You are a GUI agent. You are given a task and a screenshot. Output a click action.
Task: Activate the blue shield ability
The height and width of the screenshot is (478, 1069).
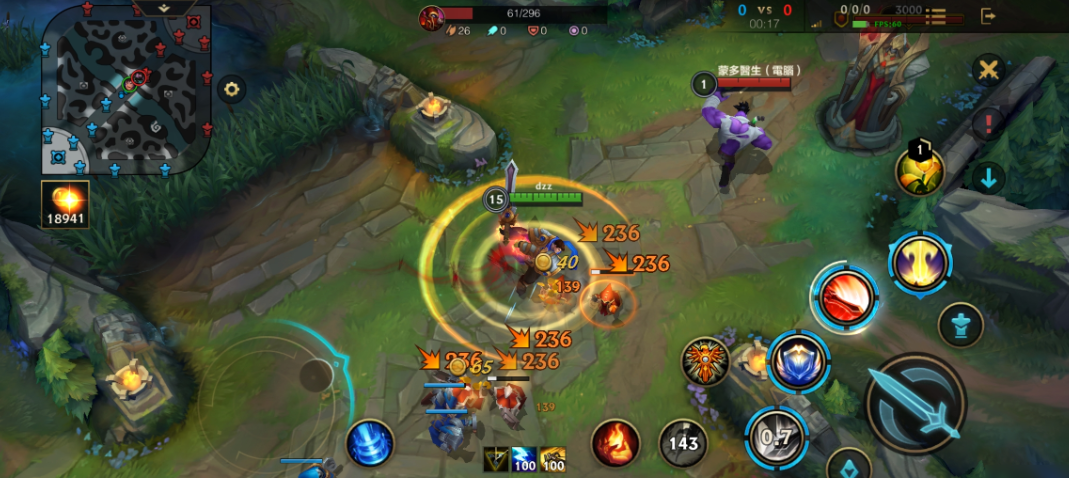tap(798, 362)
